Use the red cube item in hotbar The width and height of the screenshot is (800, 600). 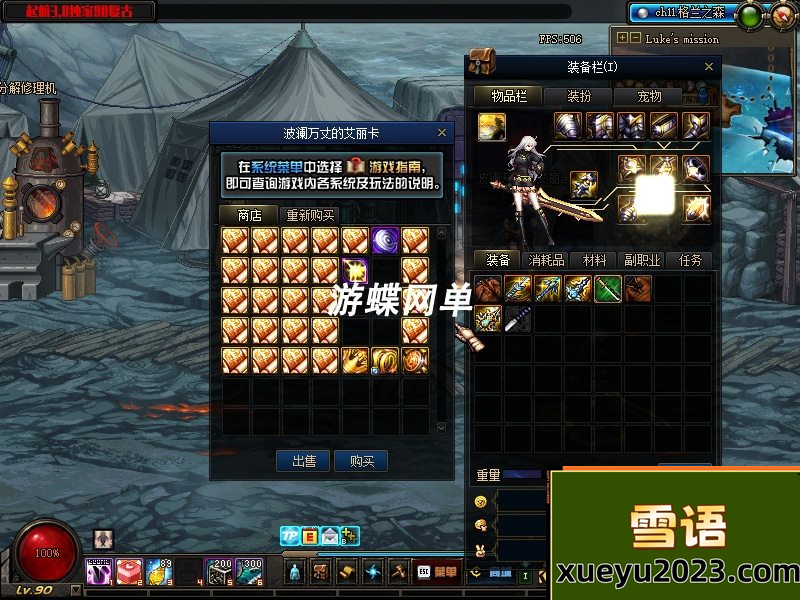129,572
